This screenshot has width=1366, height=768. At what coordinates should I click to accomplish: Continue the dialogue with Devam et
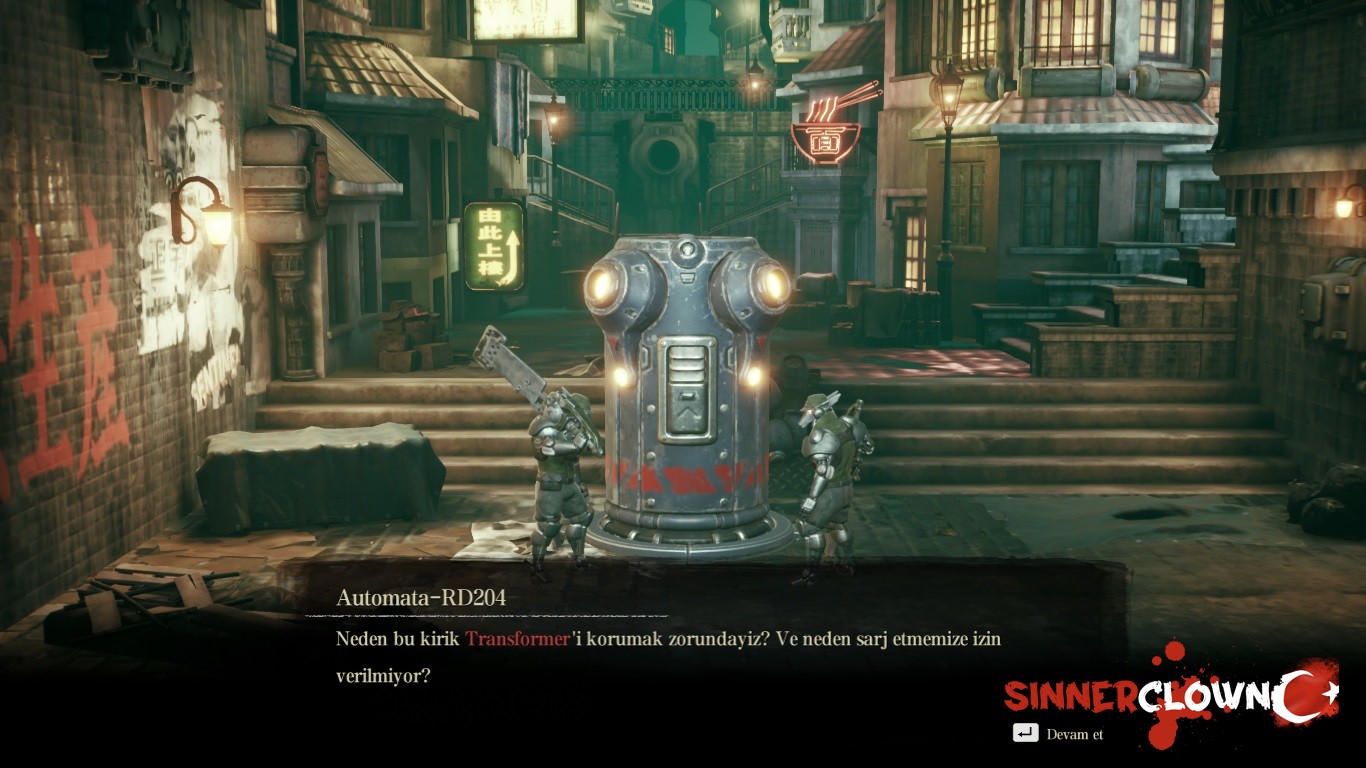coord(1060,734)
